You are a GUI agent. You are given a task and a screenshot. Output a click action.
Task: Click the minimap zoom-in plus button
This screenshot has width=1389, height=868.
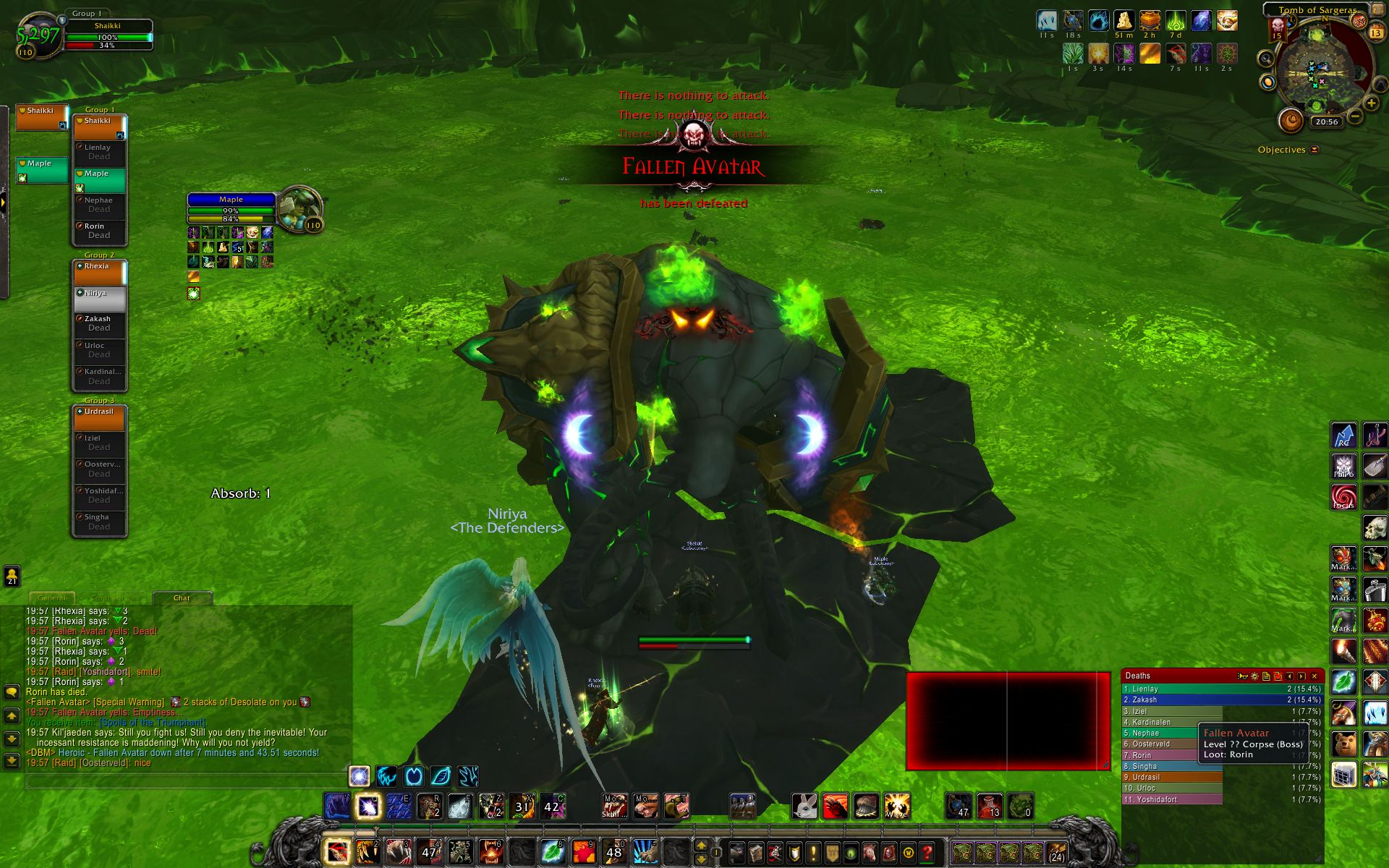point(1371,103)
